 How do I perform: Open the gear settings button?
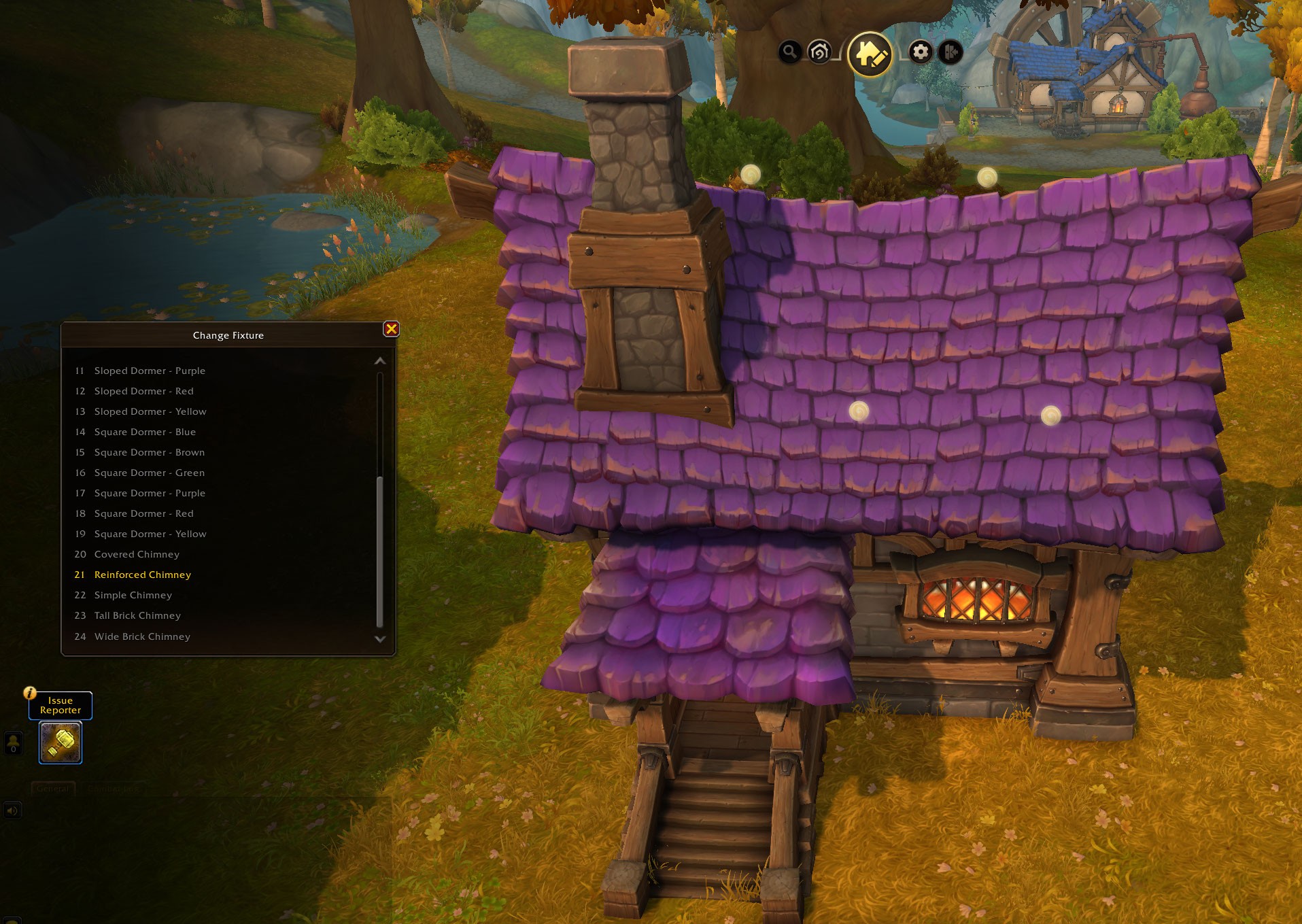point(921,52)
